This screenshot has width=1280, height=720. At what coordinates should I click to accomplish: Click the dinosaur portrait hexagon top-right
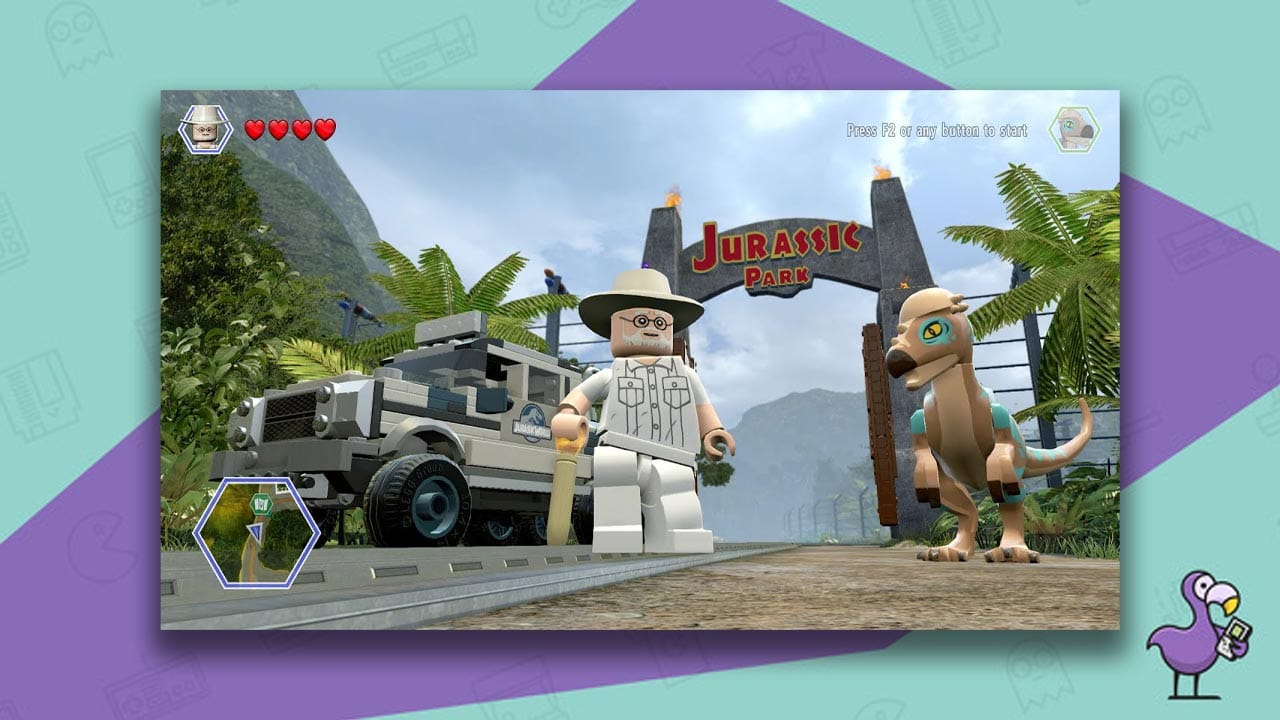(x=1074, y=129)
